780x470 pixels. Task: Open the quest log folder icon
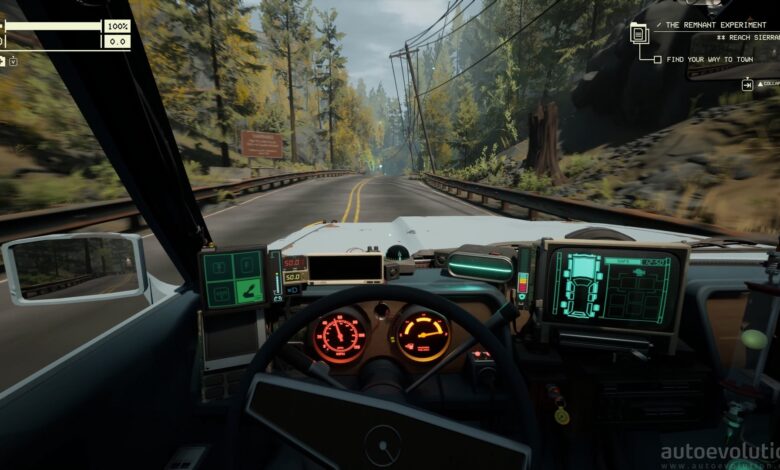[639, 32]
